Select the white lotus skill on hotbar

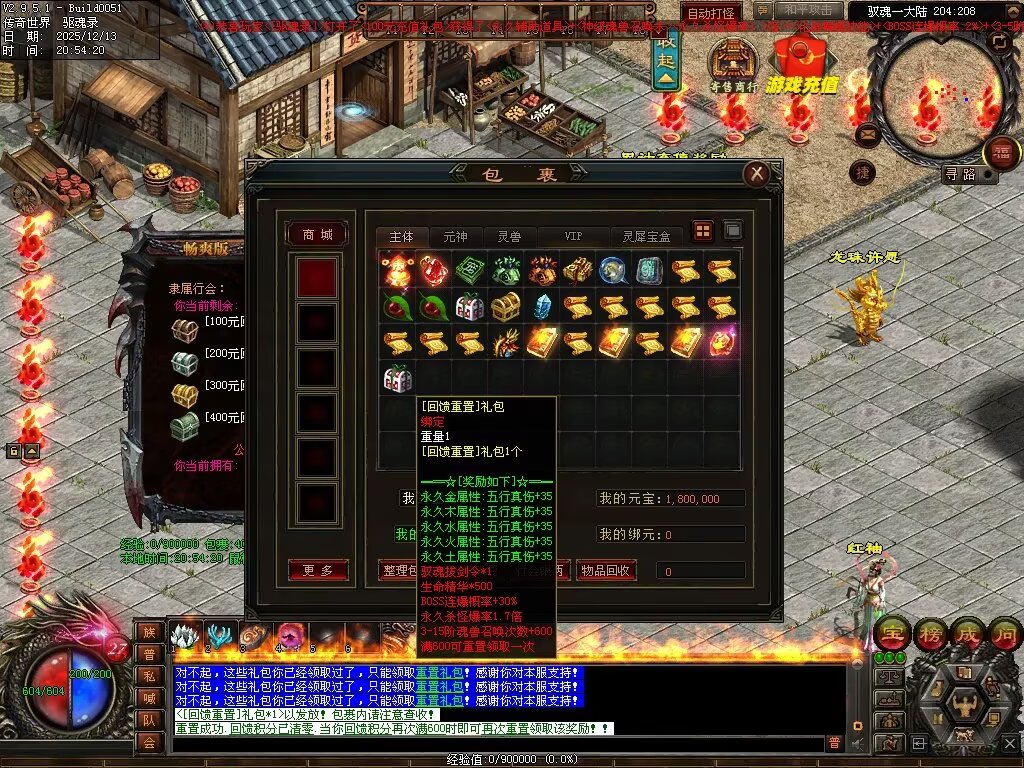(x=185, y=636)
